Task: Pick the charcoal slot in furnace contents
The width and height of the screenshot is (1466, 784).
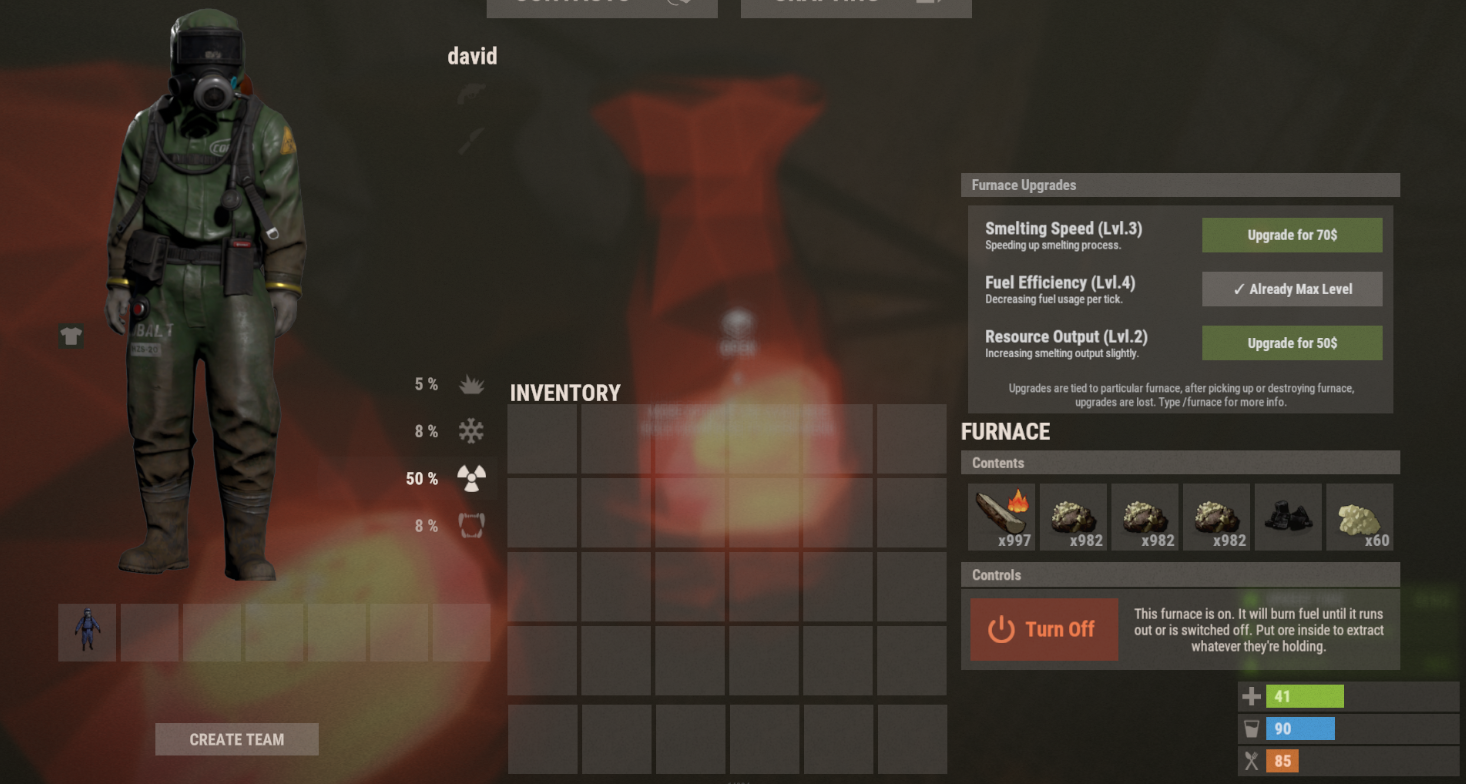Action: [x=1288, y=517]
